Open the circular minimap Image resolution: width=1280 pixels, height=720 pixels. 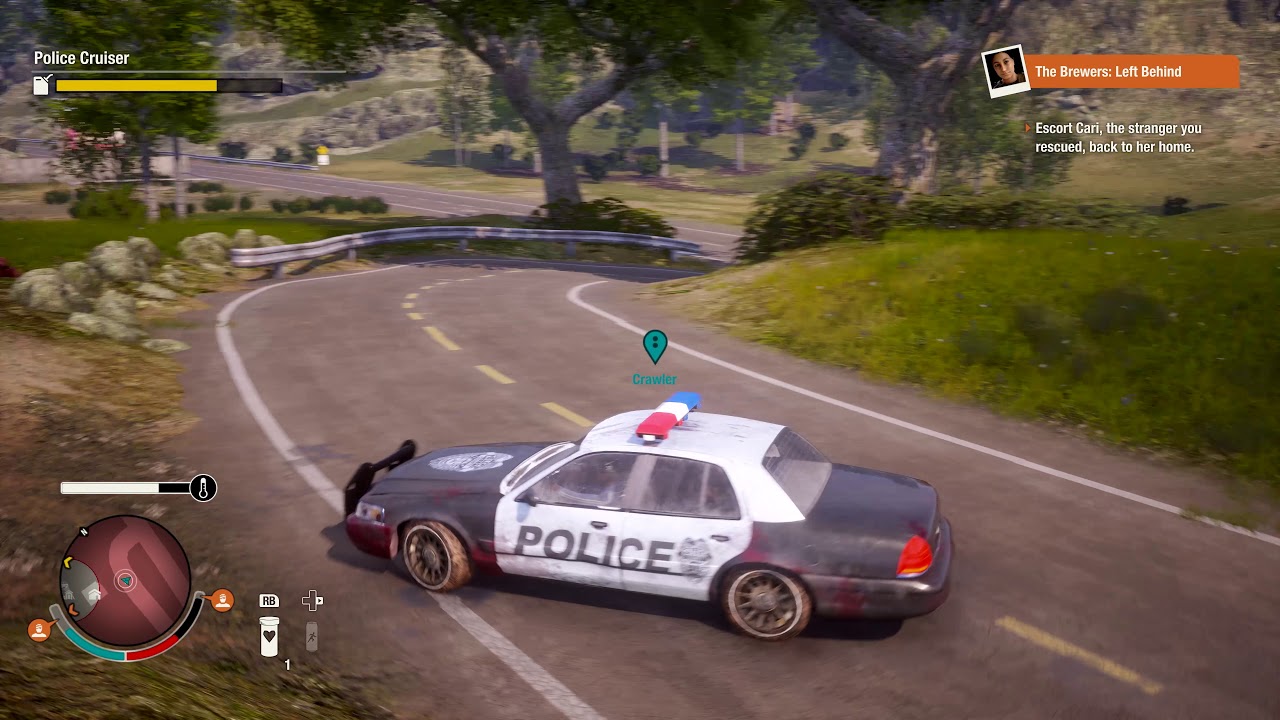pos(126,580)
